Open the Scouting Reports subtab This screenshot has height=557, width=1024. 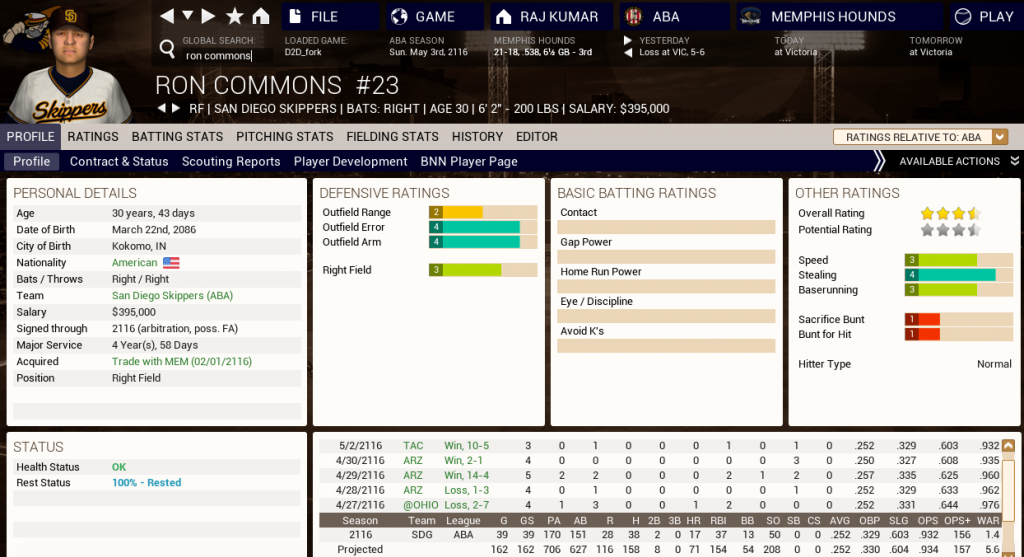click(x=231, y=161)
